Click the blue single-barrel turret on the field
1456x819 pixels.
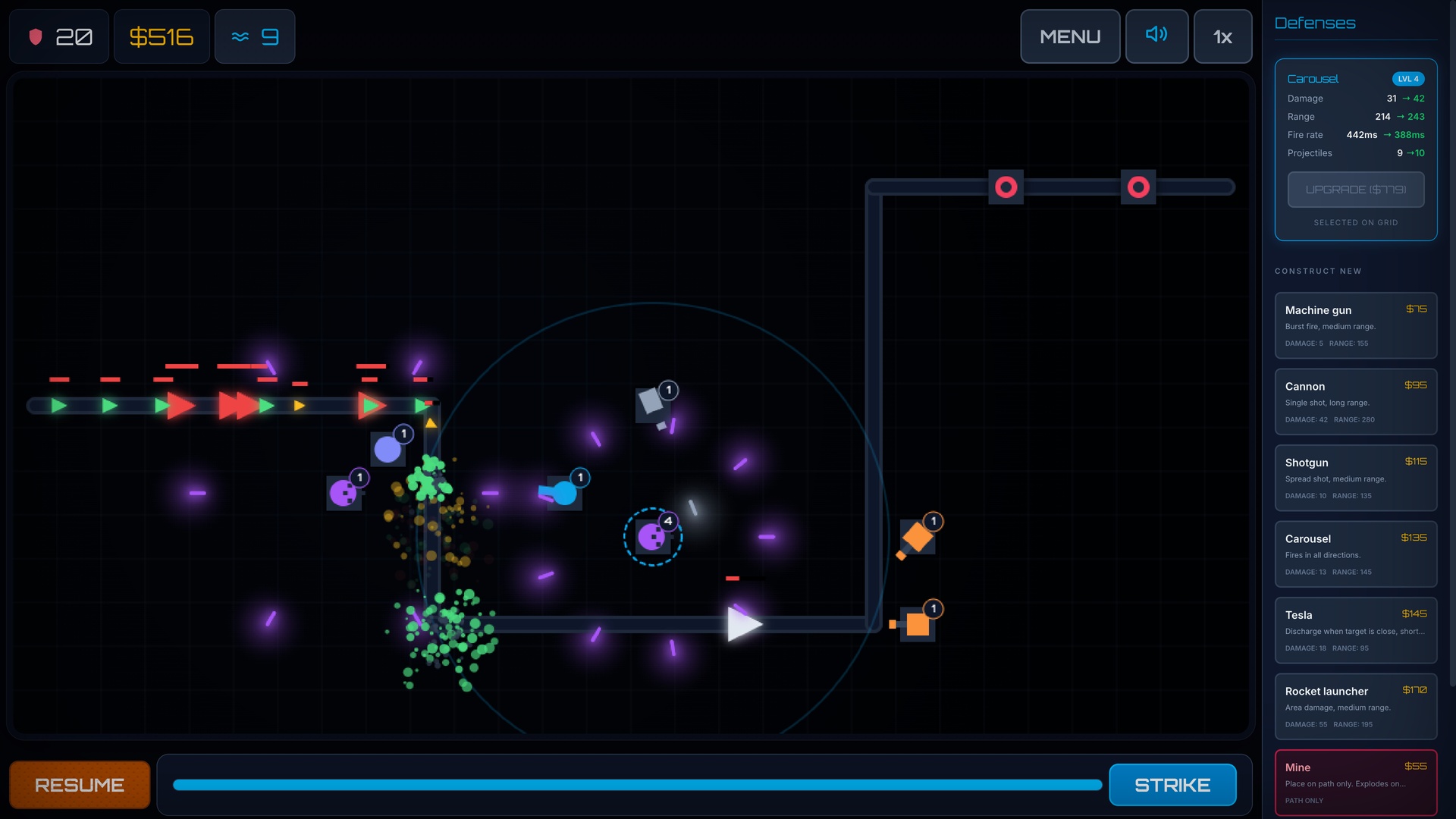pyautogui.click(x=561, y=491)
